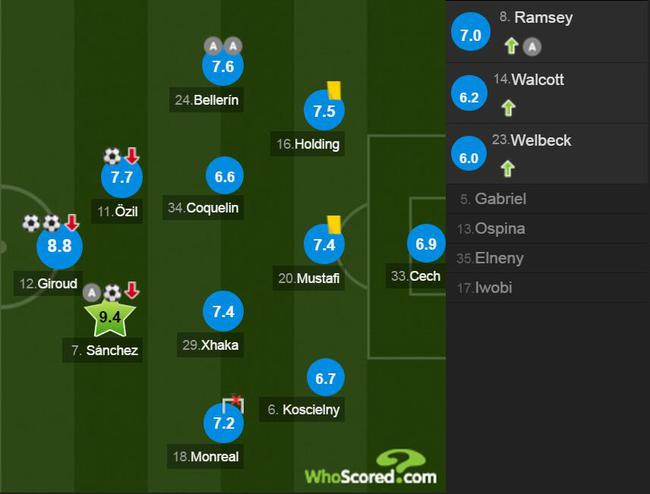Click Mustafi's 7.4 player marker
The height and width of the screenshot is (494, 650).
pos(324,245)
